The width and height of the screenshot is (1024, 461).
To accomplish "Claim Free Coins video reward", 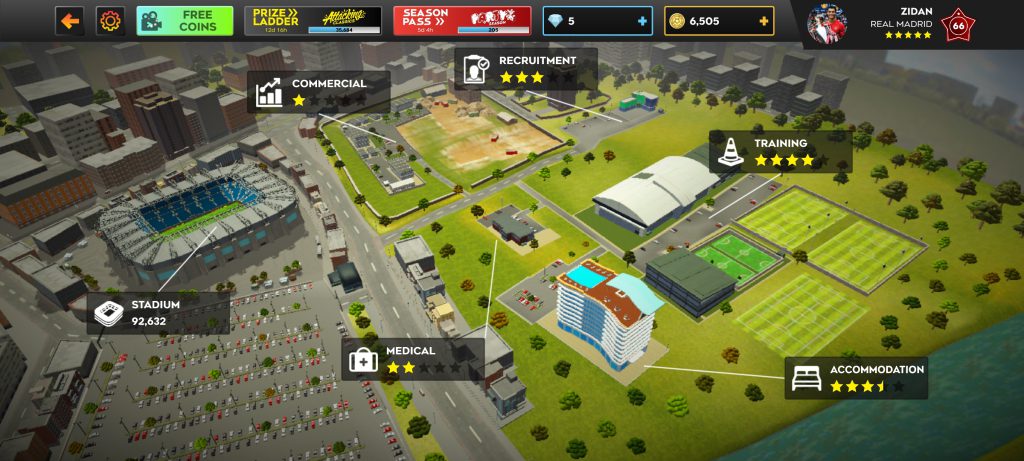I will tap(184, 20).
